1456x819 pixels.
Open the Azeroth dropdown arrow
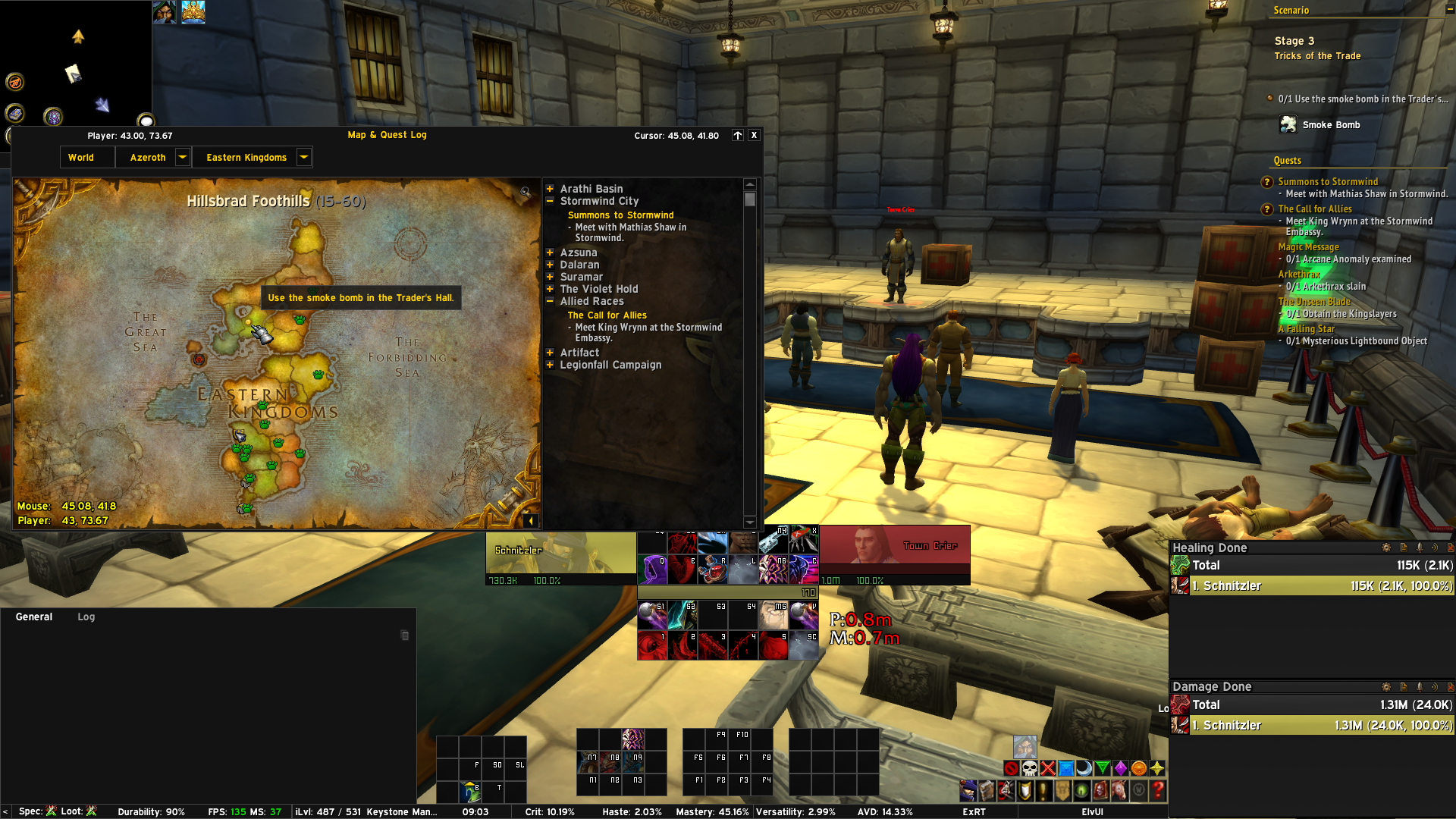[182, 157]
